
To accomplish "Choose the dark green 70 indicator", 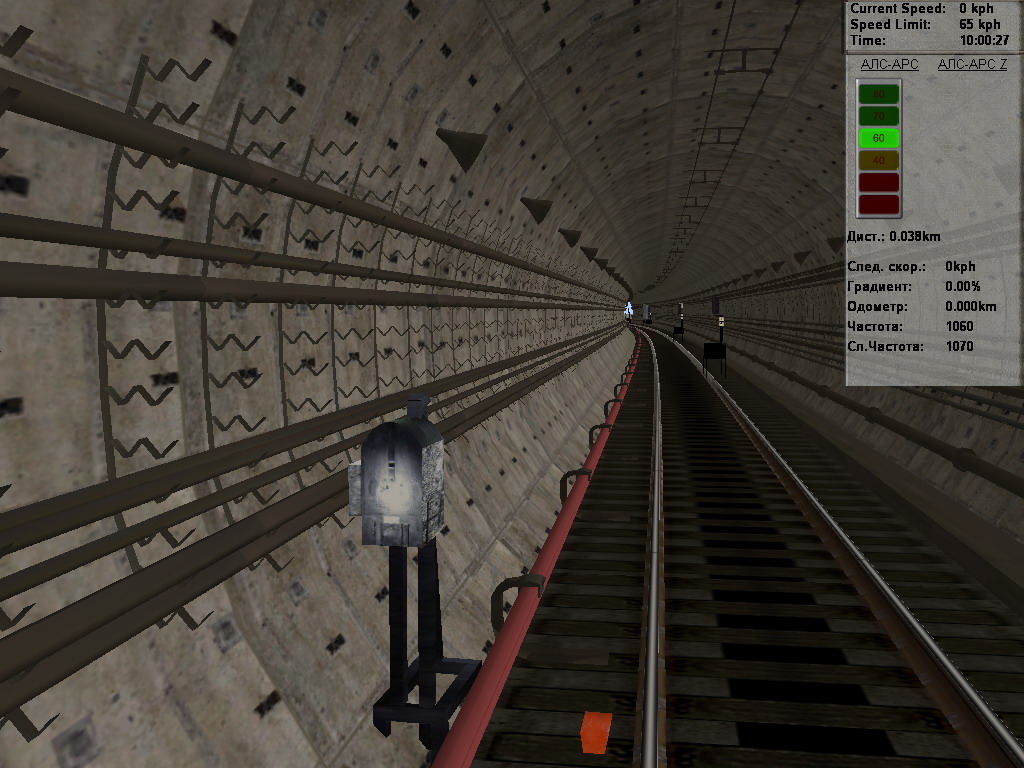I will 879,116.
